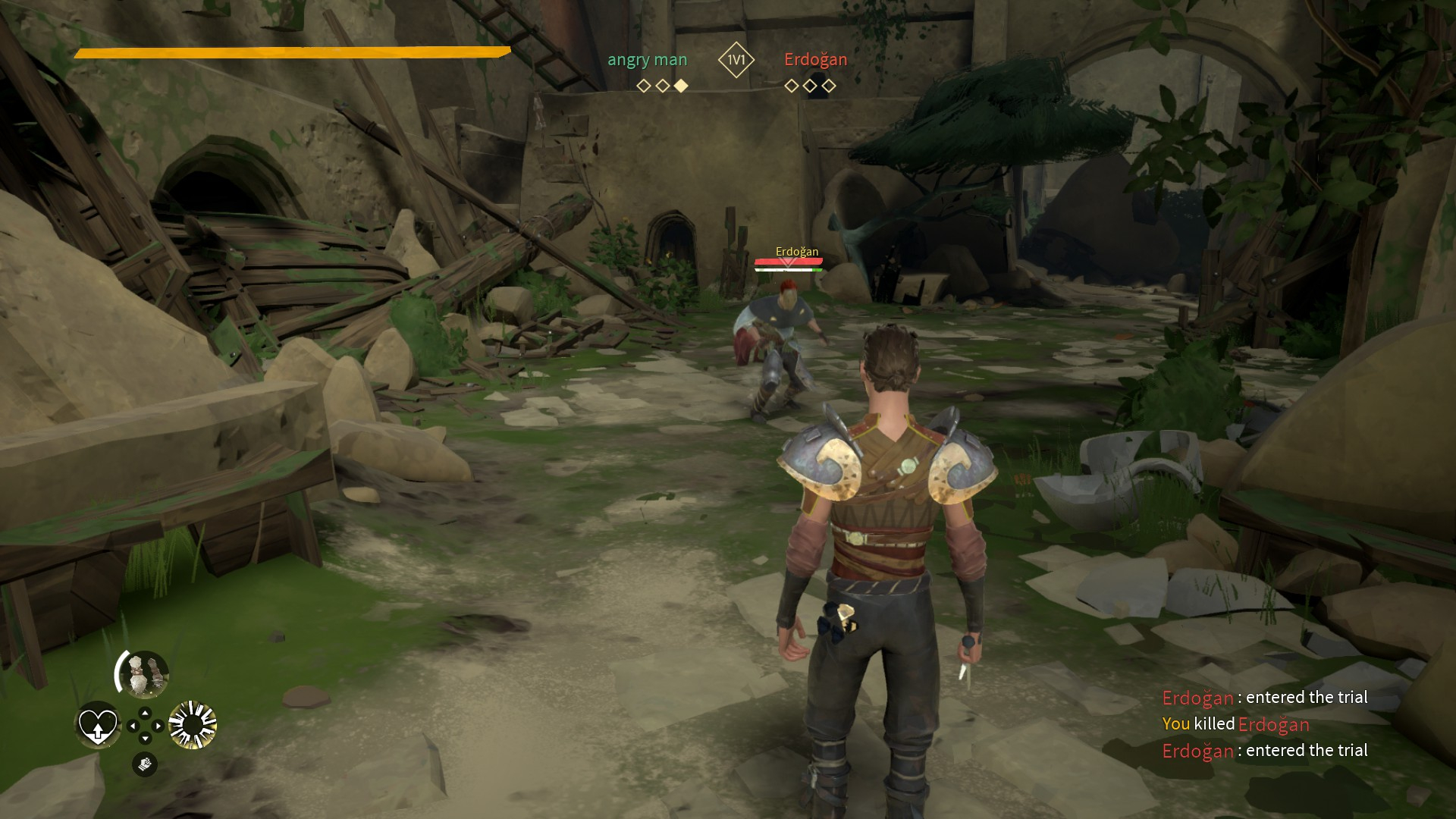Activate the heart heal ability
Viewport: 1456px width, 819px height.
pyautogui.click(x=98, y=726)
